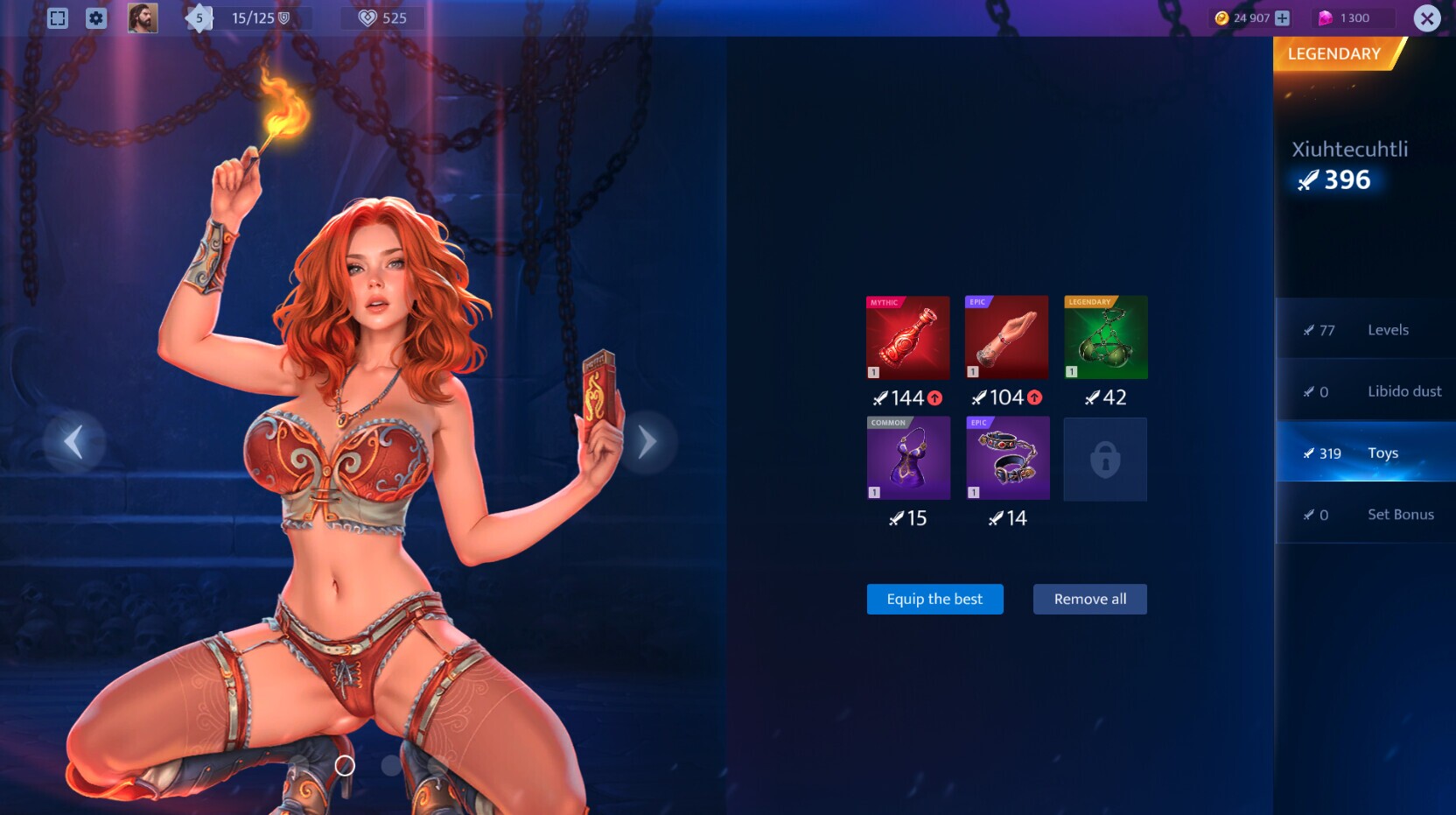Image resolution: width=1456 pixels, height=815 pixels.
Task: Expand next girl with right arrow chevron
Action: point(647,441)
